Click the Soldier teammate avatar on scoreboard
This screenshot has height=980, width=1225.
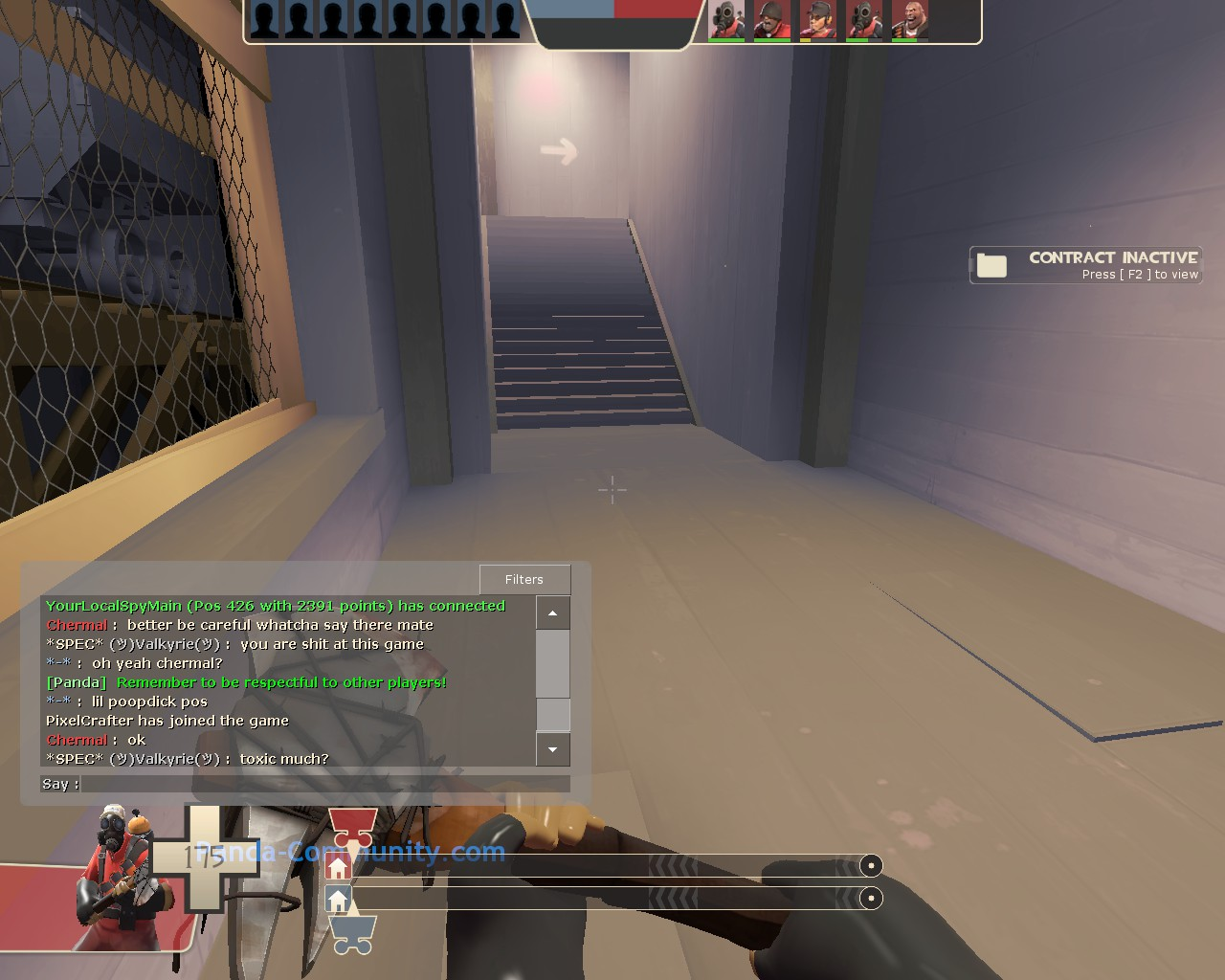[x=772, y=21]
